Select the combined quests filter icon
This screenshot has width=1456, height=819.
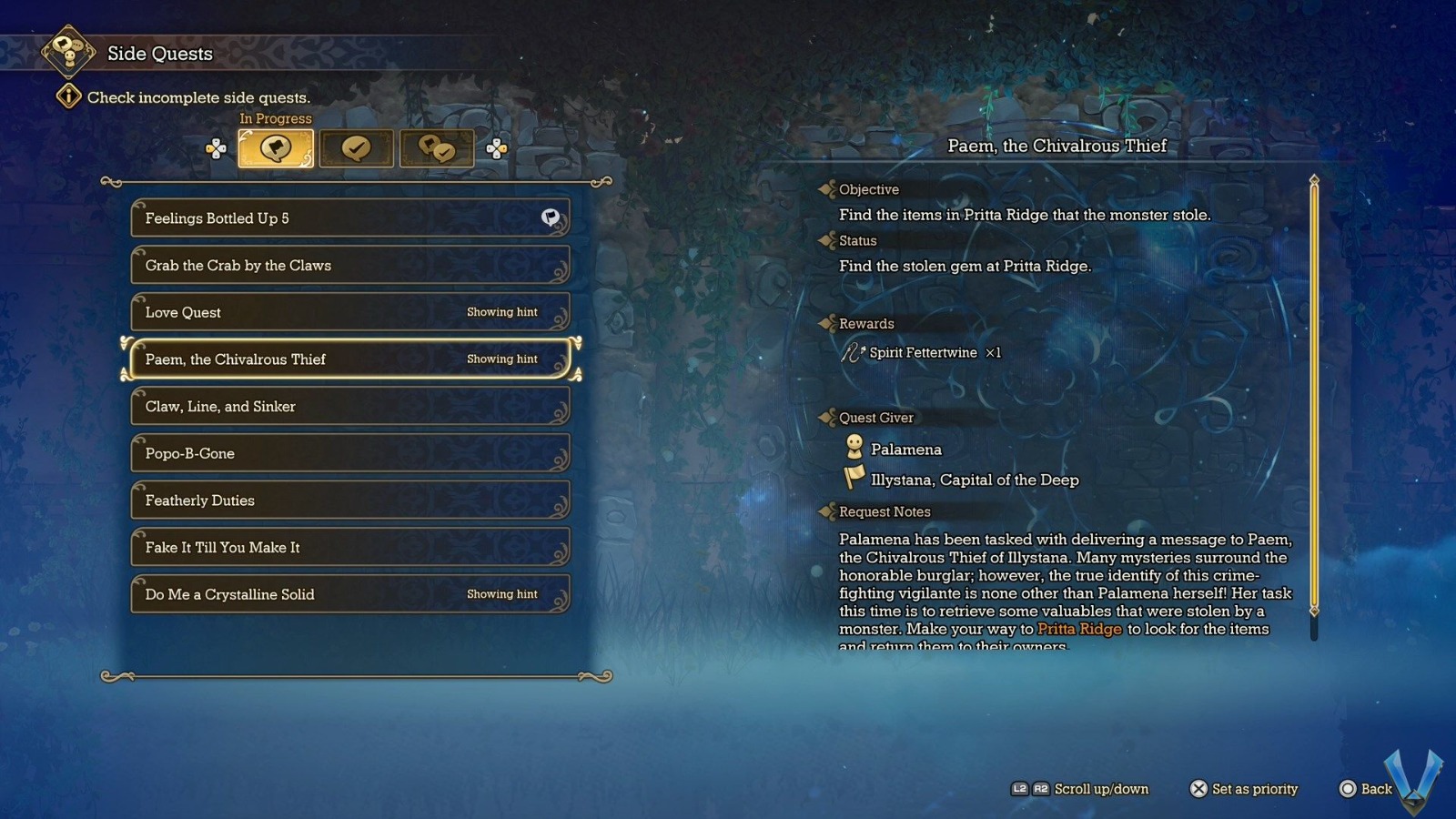(437, 147)
